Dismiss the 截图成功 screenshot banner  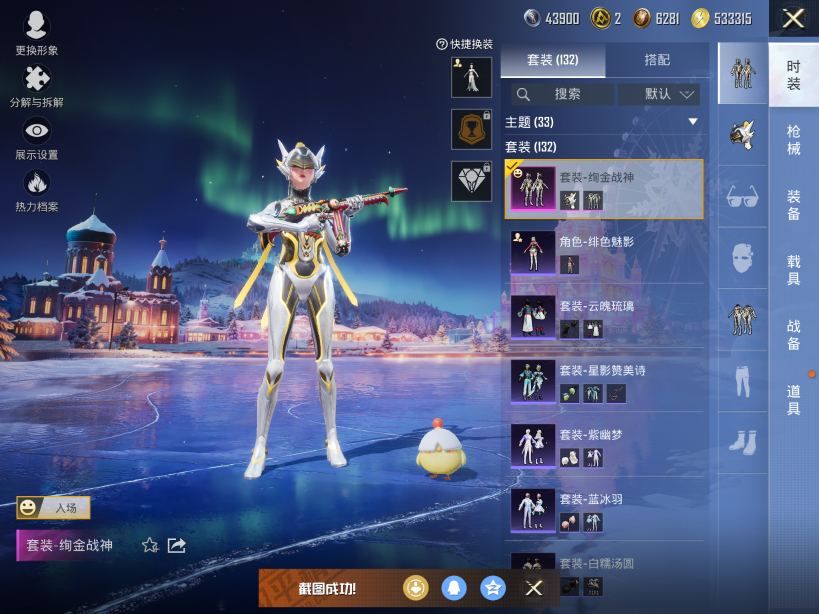coord(534,588)
